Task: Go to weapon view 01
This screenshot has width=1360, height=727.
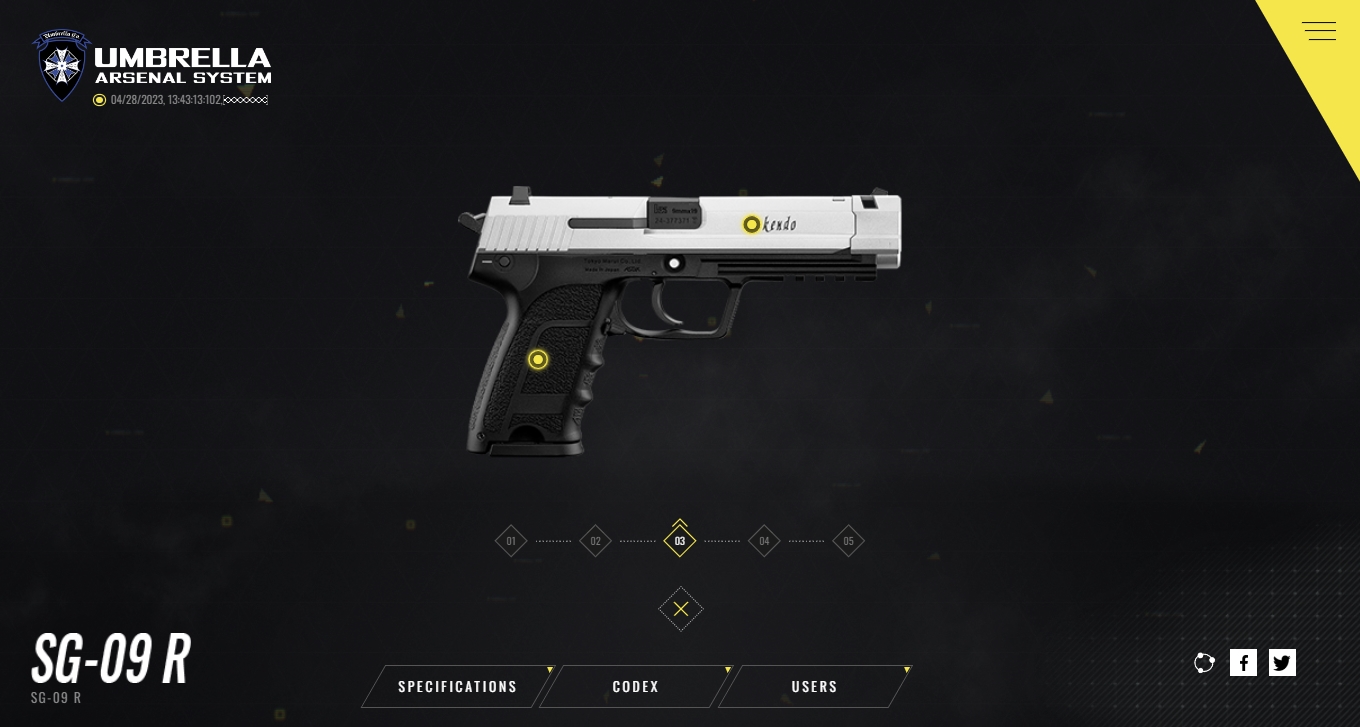Action: point(511,541)
